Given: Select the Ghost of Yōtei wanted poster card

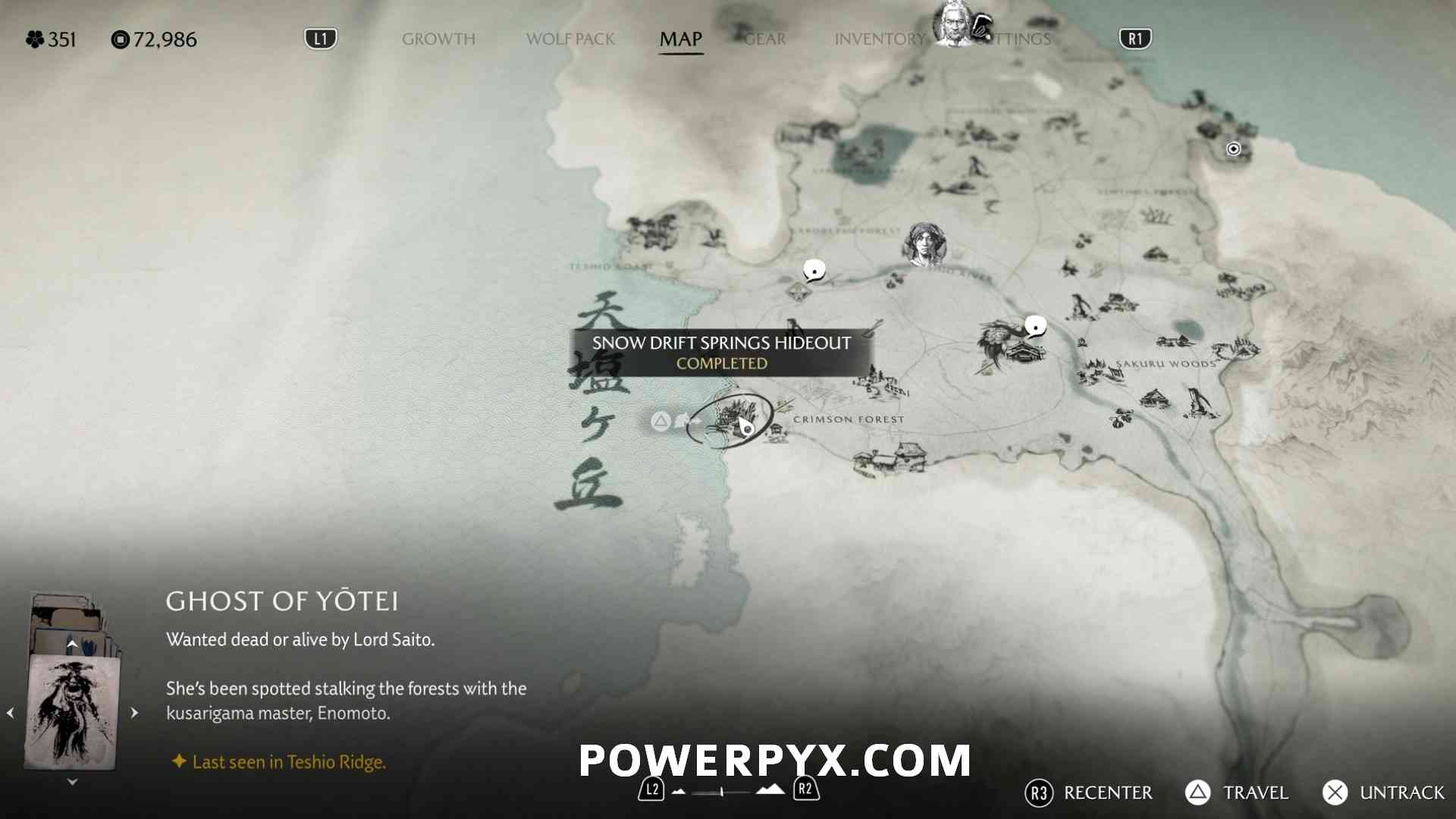Looking at the screenshot, I should (72, 711).
